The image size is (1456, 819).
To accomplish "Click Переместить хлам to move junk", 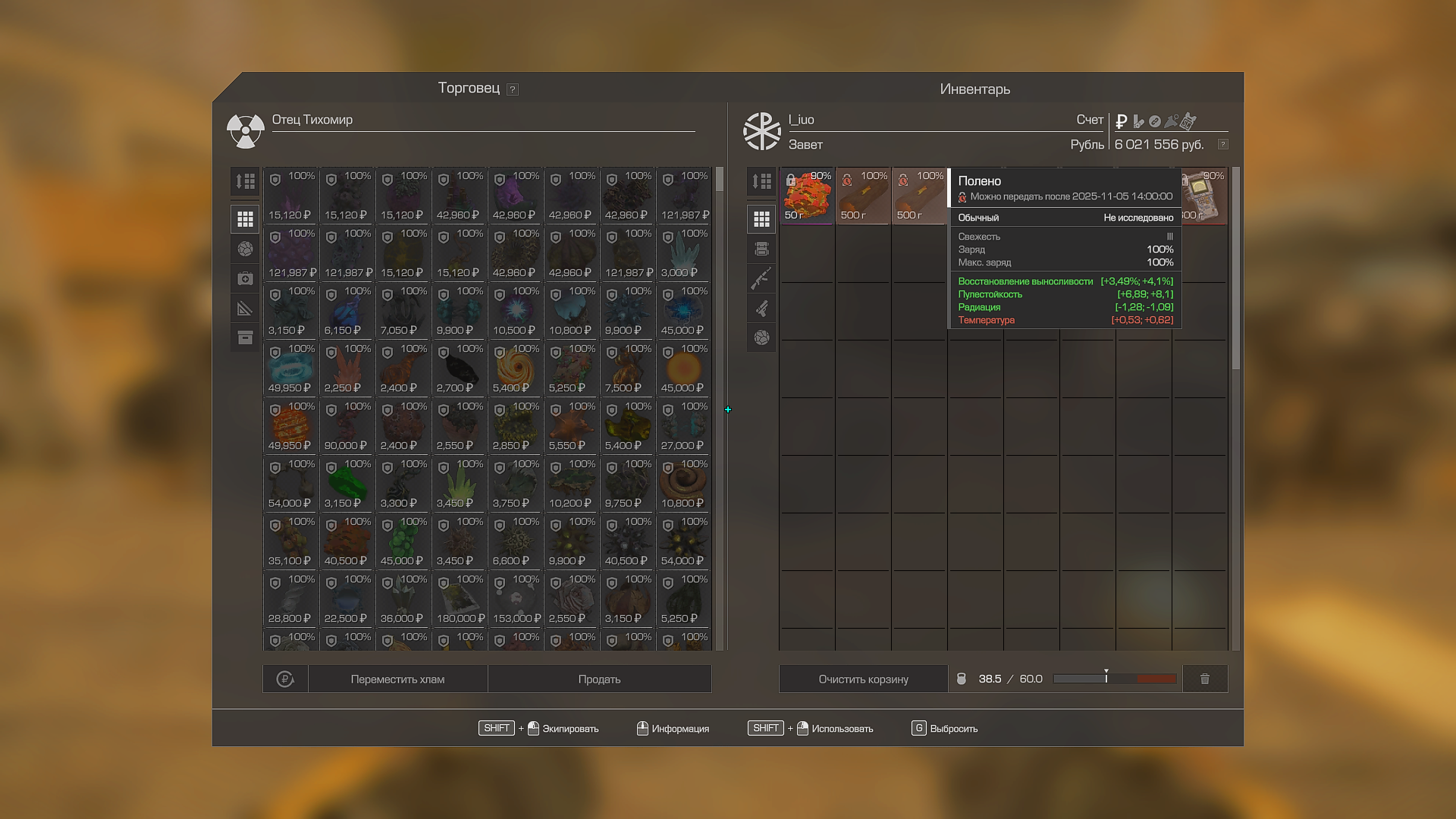I will (397, 679).
